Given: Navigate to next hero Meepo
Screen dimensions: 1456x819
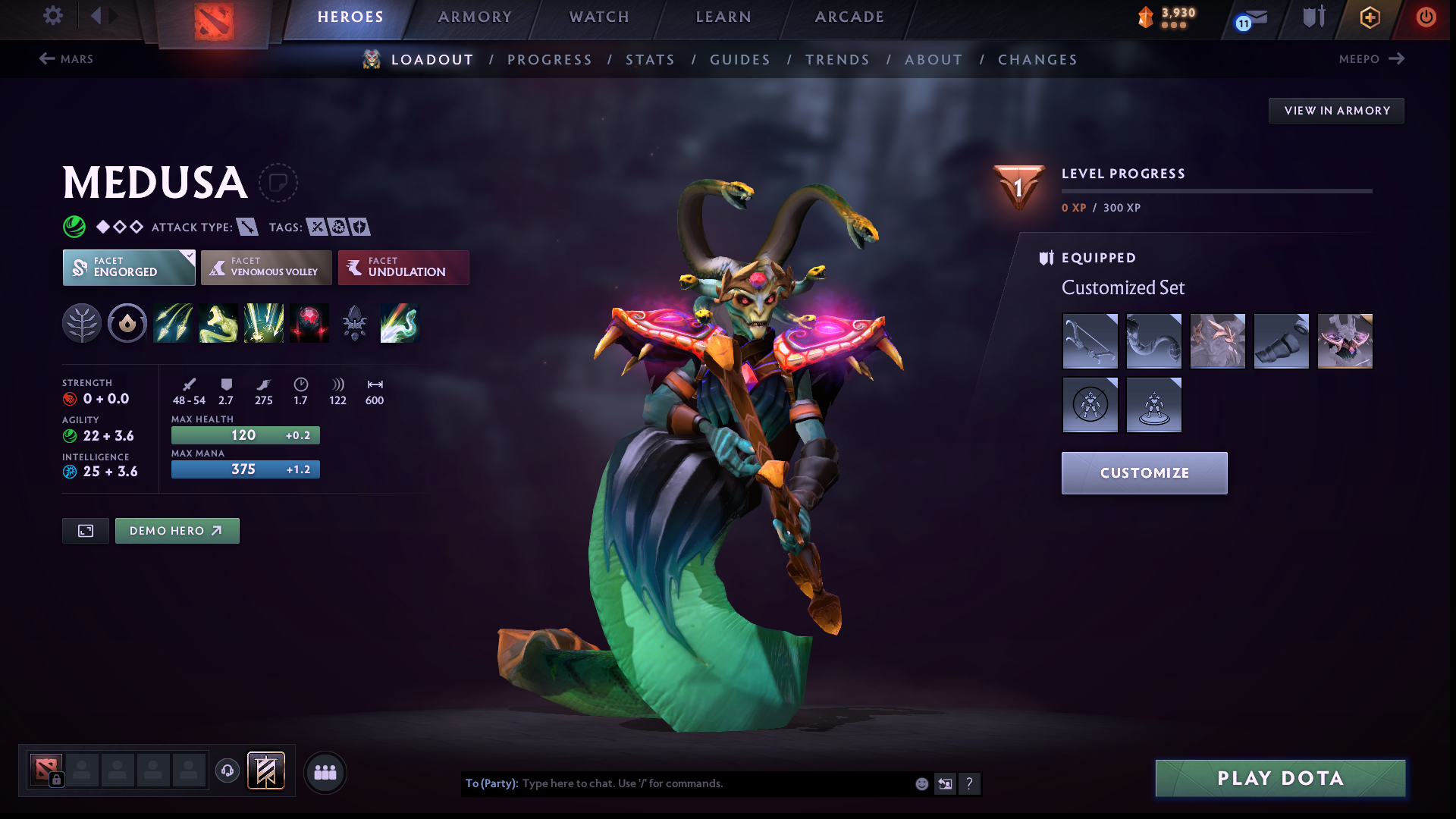Looking at the screenshot, I should (1372, 59).
